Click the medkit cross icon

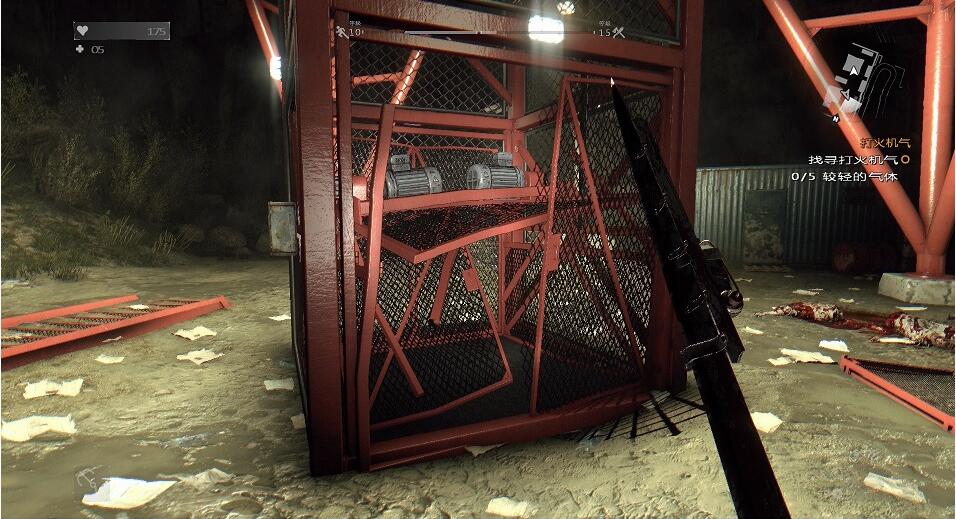pyautogui.click(x=79, y=49)
